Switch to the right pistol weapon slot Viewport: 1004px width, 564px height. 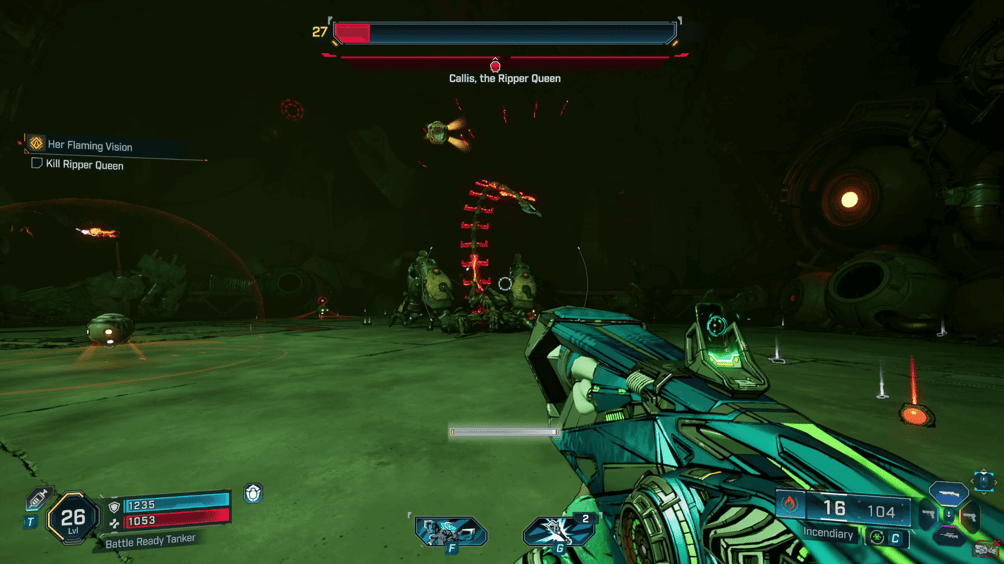(x=968, y=517)
